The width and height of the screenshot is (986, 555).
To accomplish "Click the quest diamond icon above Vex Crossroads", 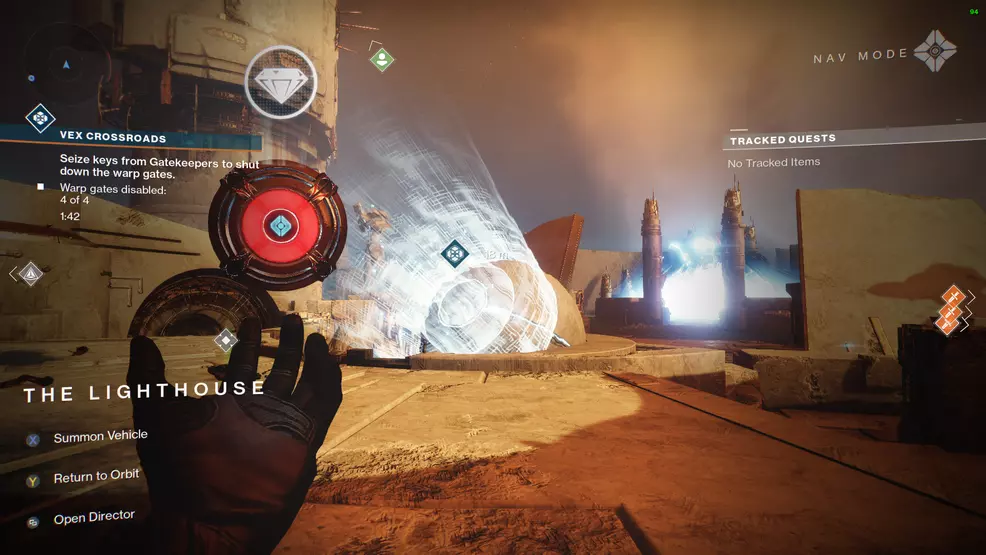I will [39, 119].
